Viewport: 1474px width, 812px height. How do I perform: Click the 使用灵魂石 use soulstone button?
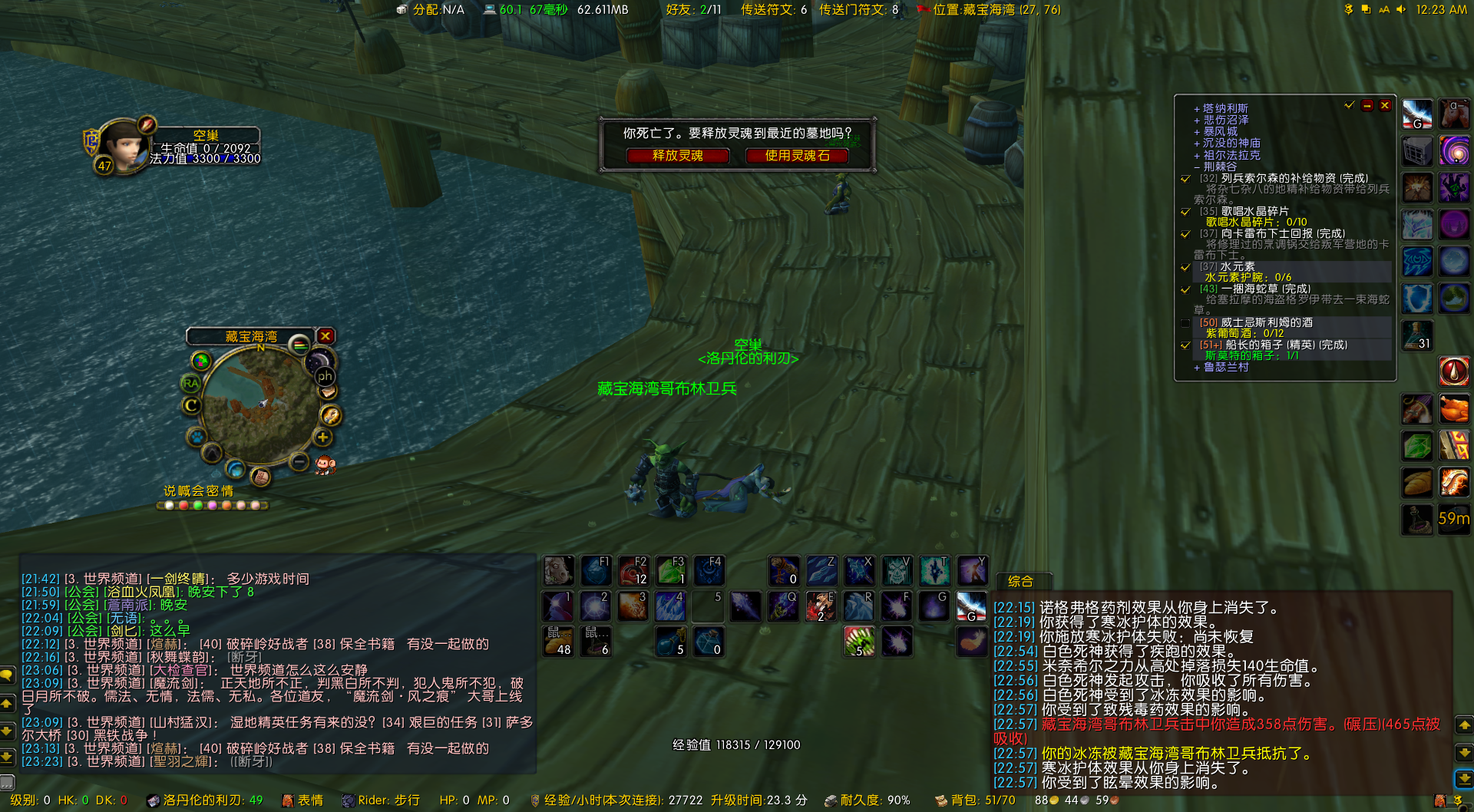[x=796, y=156]
